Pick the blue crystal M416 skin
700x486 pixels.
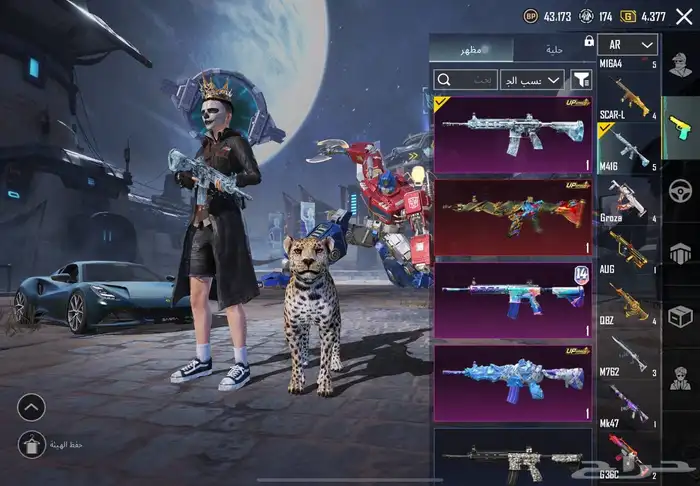pos(513,383)
